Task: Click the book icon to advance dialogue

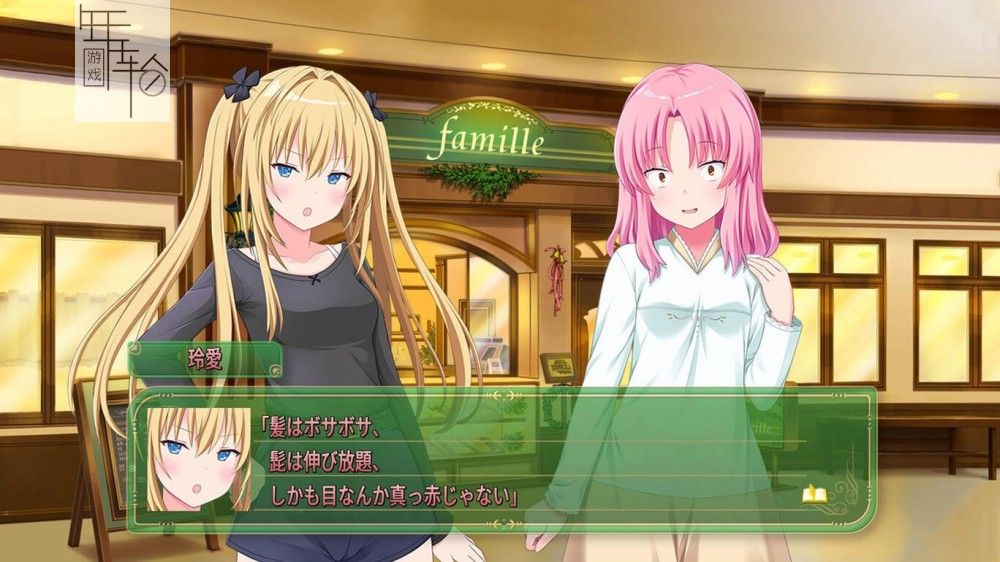Action: coord(811,493)
